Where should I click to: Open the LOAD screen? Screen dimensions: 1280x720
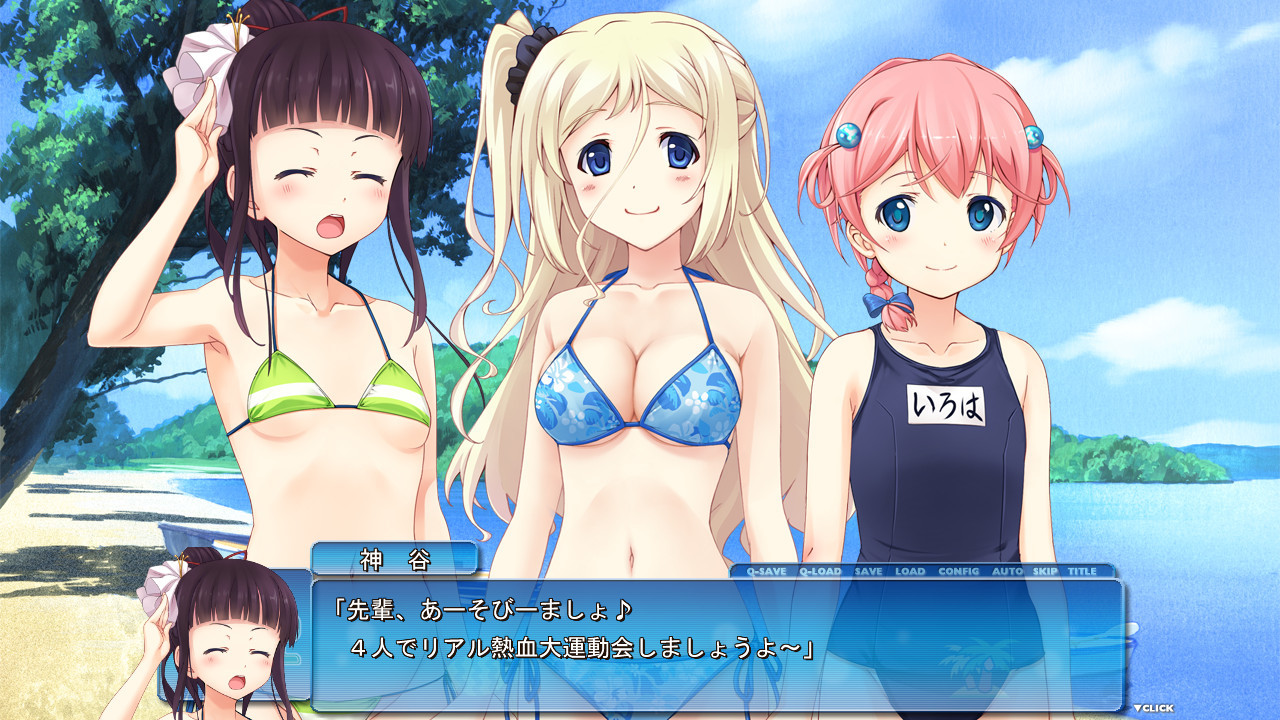coord(911,572)
